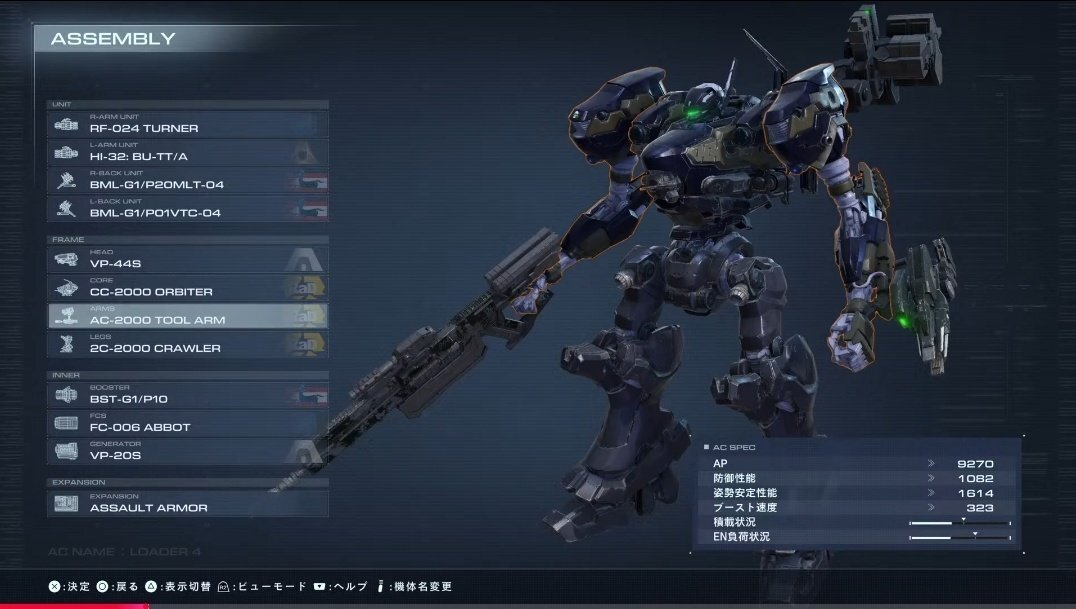Choose the VP-20S generator slot
The image size is (1076, 609).
188,451
